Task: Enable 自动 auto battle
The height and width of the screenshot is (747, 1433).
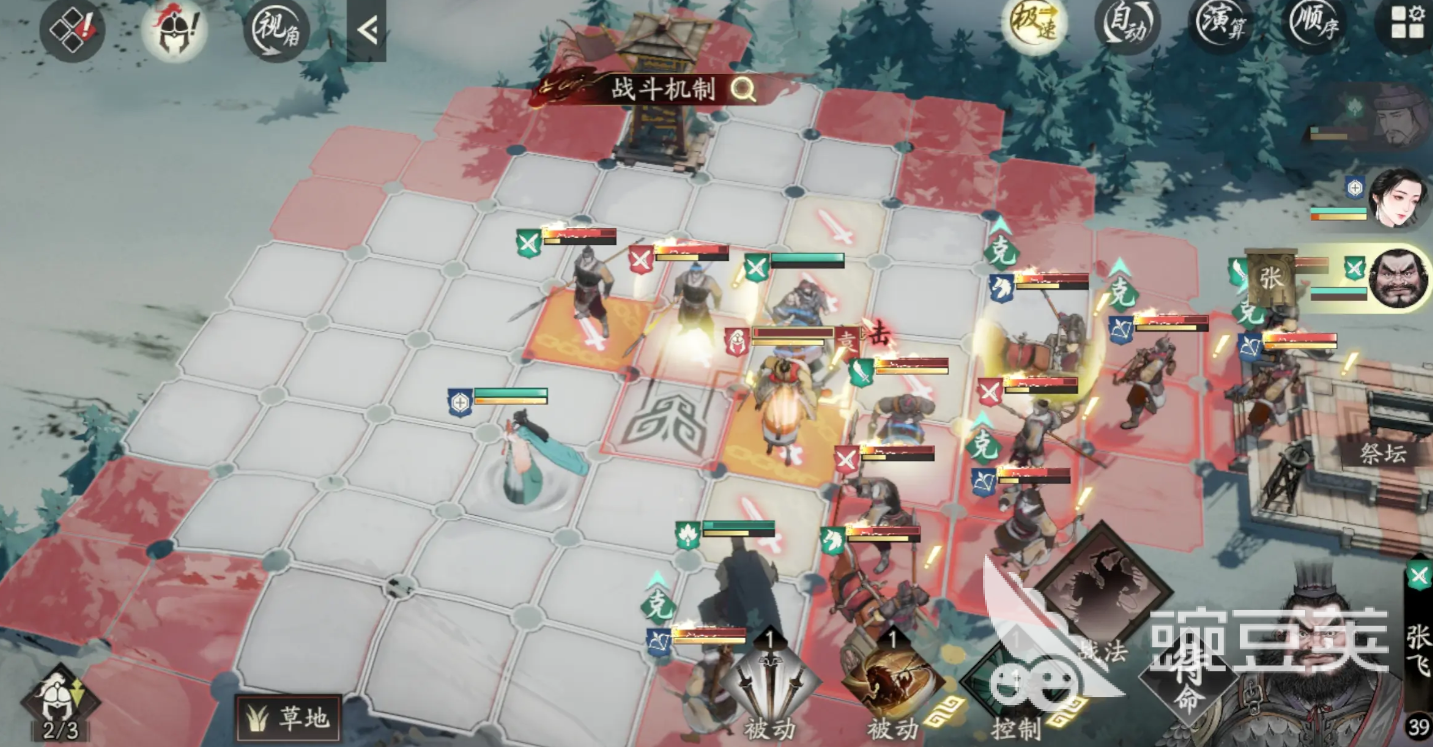Action: [1126, 24]
